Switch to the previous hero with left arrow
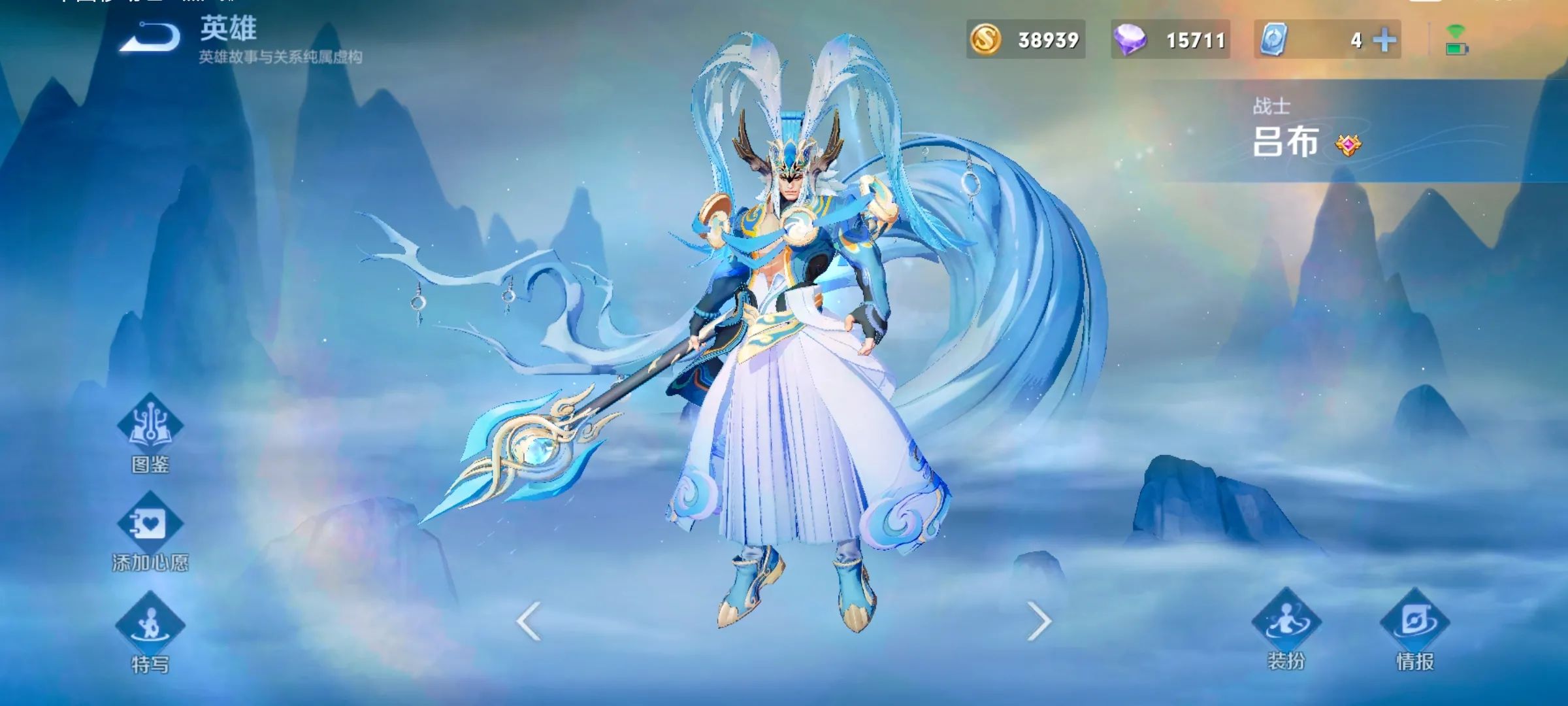 point(529,621)
